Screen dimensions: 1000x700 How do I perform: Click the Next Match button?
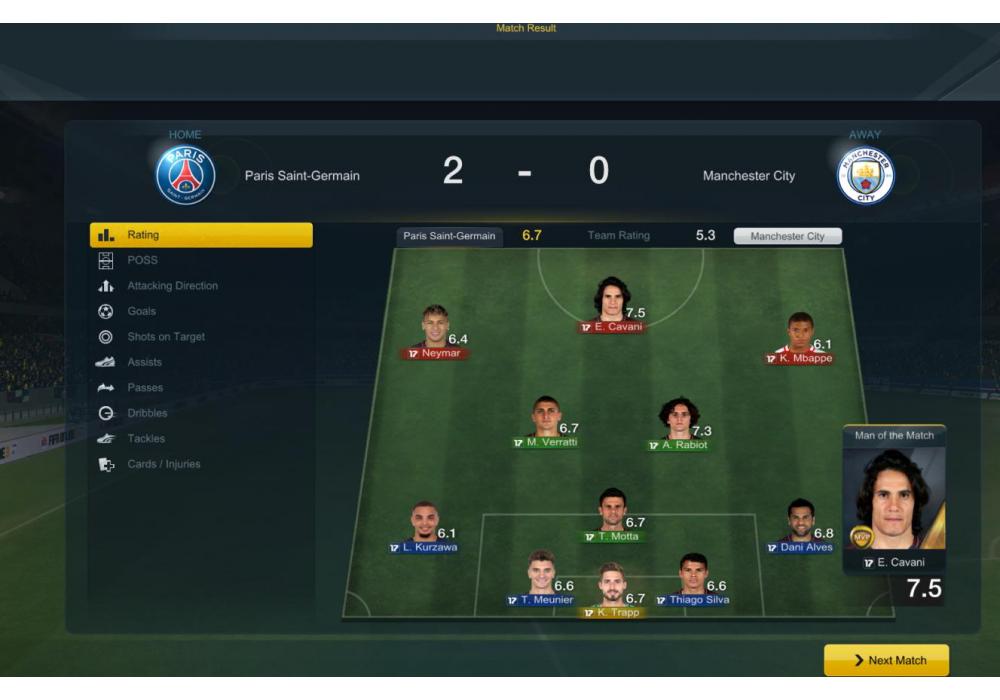coord(886,660)
